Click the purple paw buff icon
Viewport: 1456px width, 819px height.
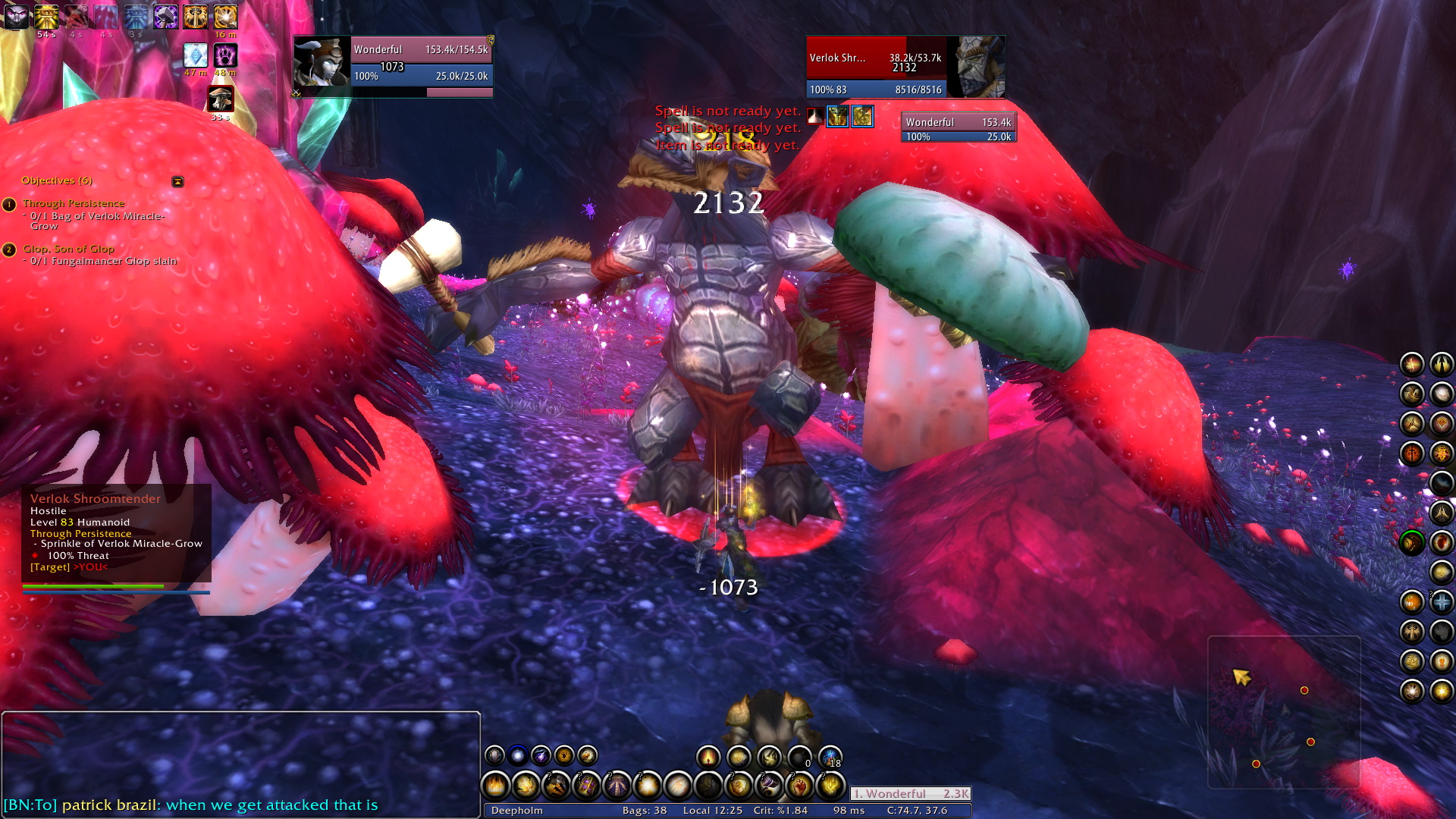(x=225, y=55)
